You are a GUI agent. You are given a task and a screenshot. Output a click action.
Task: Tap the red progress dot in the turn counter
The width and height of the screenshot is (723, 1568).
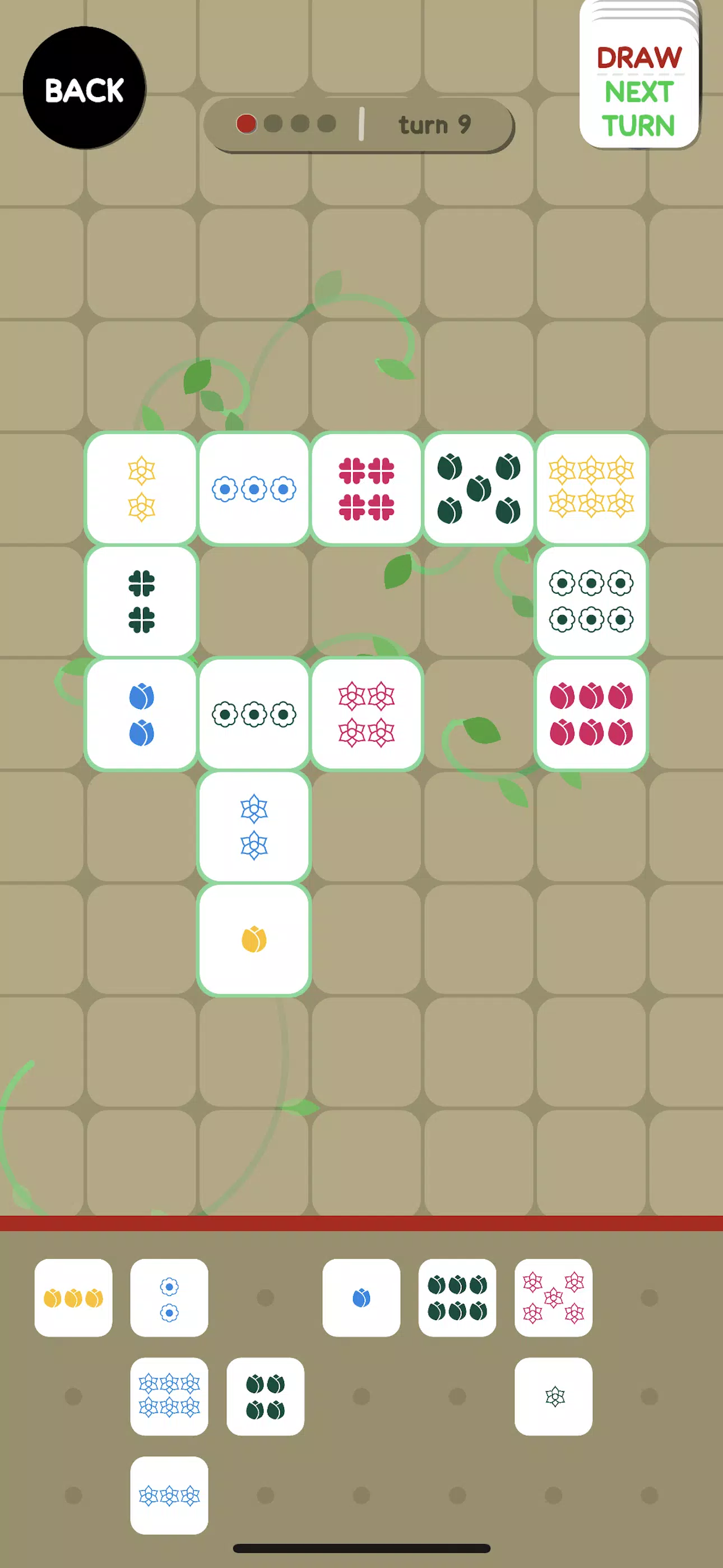coord(246,123)
